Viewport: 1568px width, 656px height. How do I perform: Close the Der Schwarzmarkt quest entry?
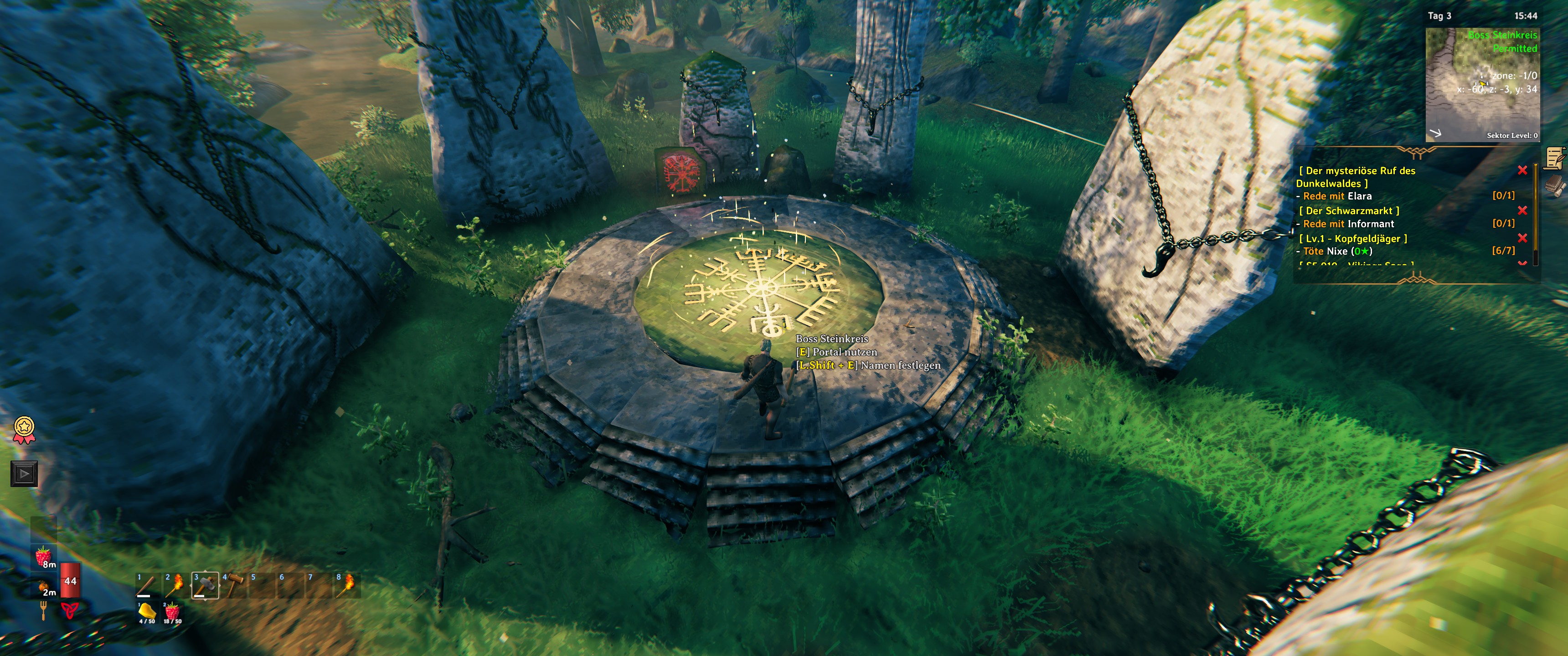point(1522,210)
